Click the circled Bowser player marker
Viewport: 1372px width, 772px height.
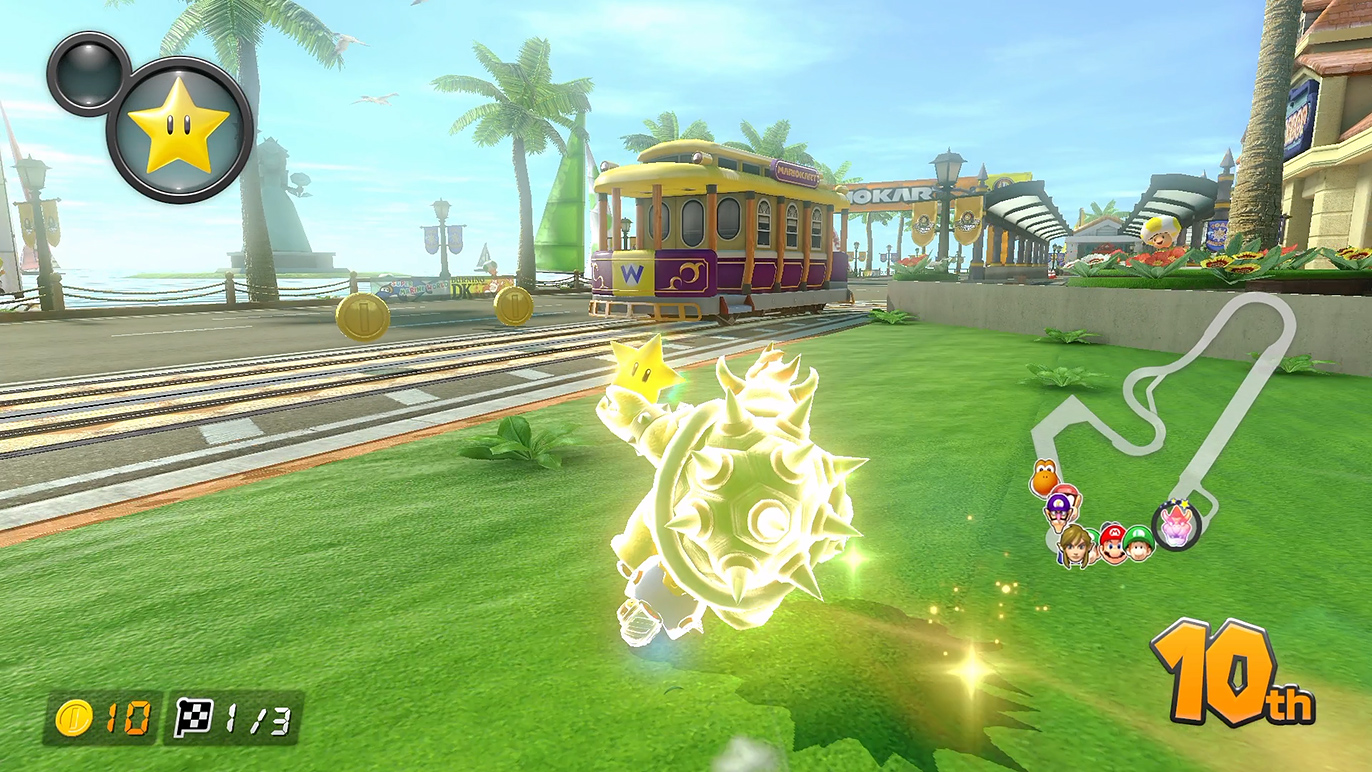[1176, 524]
